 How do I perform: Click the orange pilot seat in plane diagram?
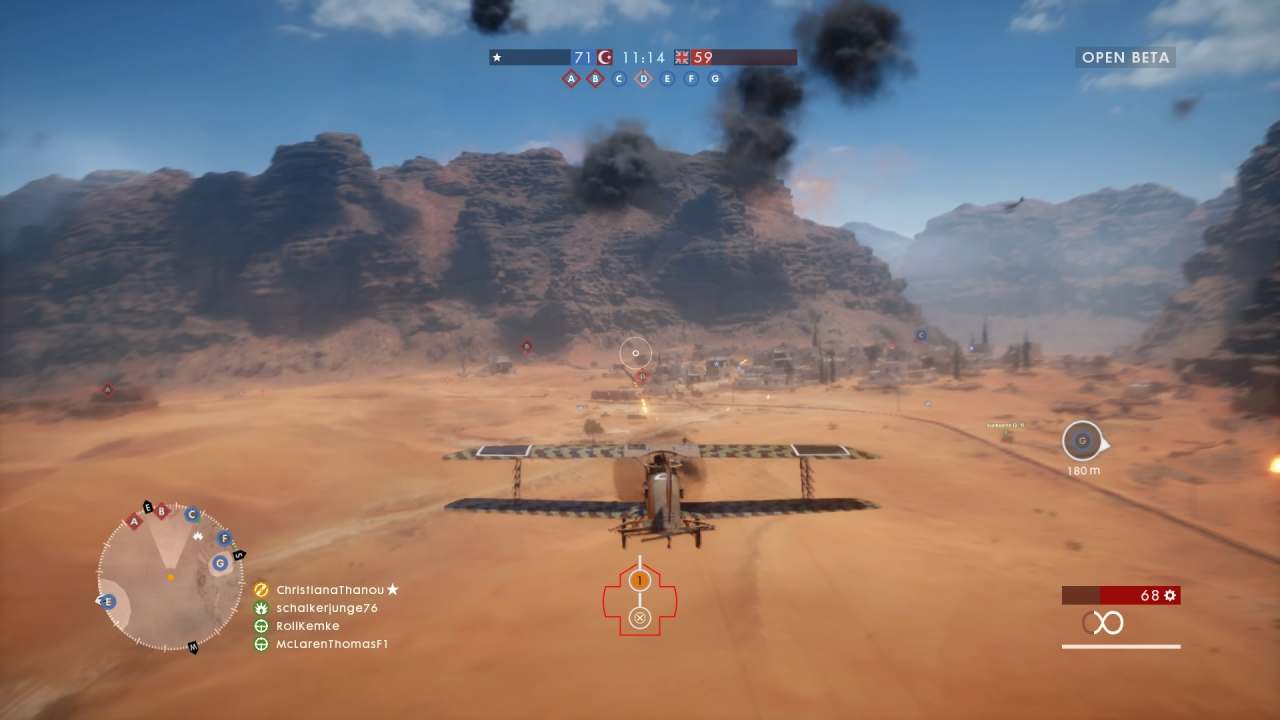(640, 580)
